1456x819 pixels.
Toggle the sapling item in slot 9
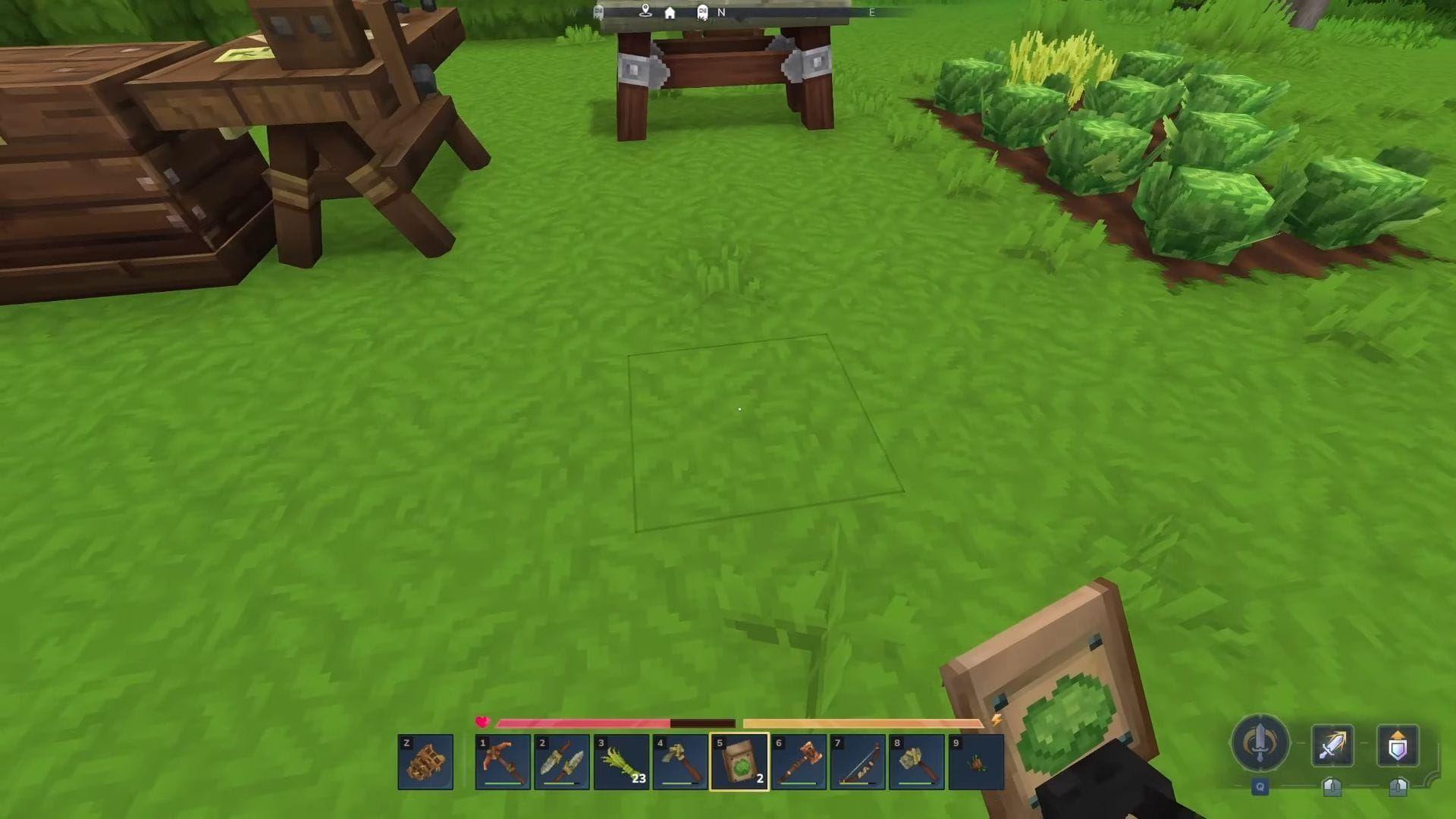click(976, 762)
